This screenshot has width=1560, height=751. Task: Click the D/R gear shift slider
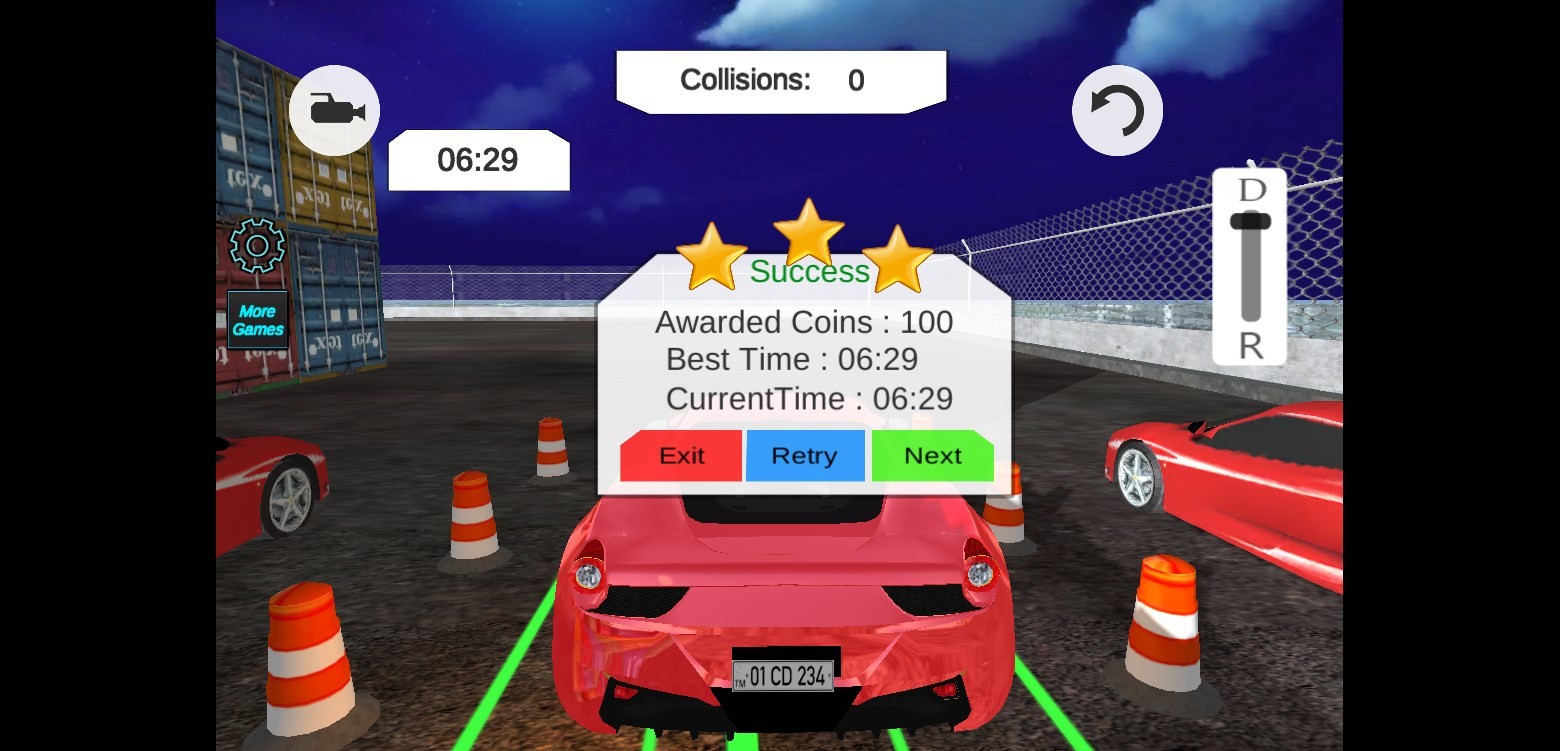[x=1250, y=266]
